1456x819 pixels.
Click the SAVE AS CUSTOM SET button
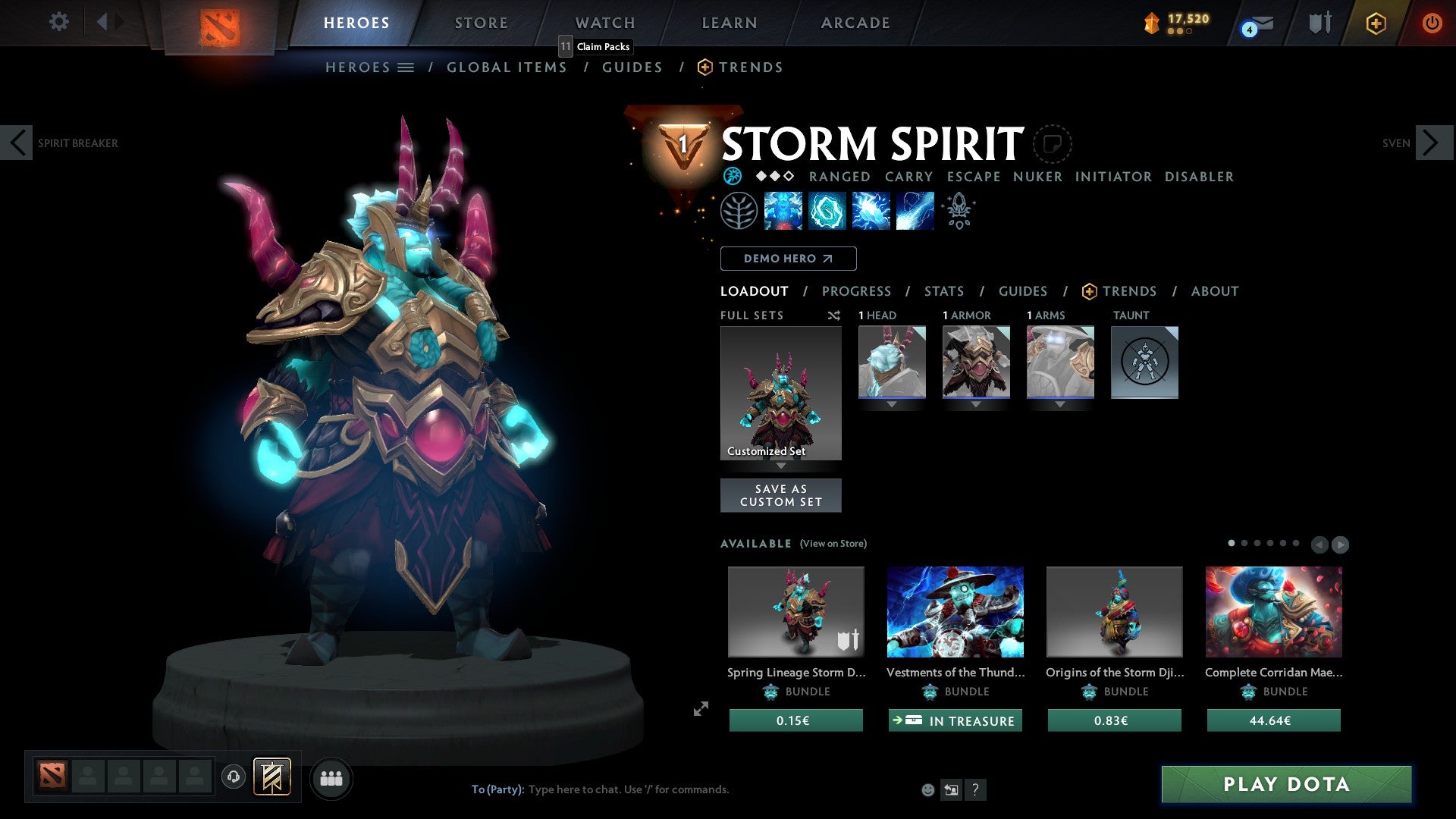tap(780, 494)
